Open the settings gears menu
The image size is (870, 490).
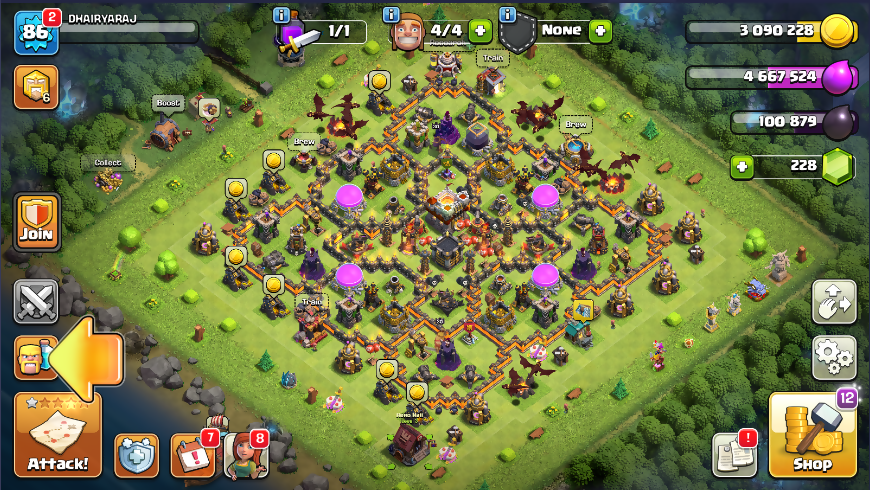pos(833,354)
